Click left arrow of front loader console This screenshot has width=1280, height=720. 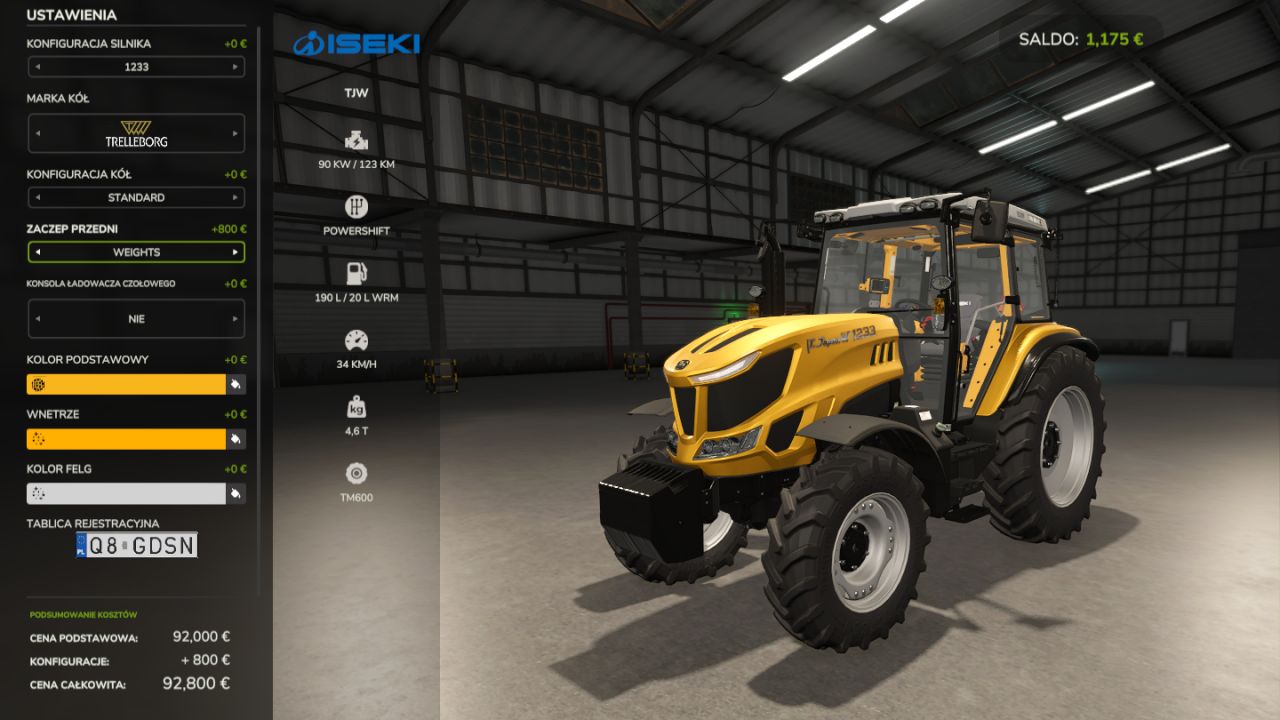pyautogui.click(x=37, y=319)
